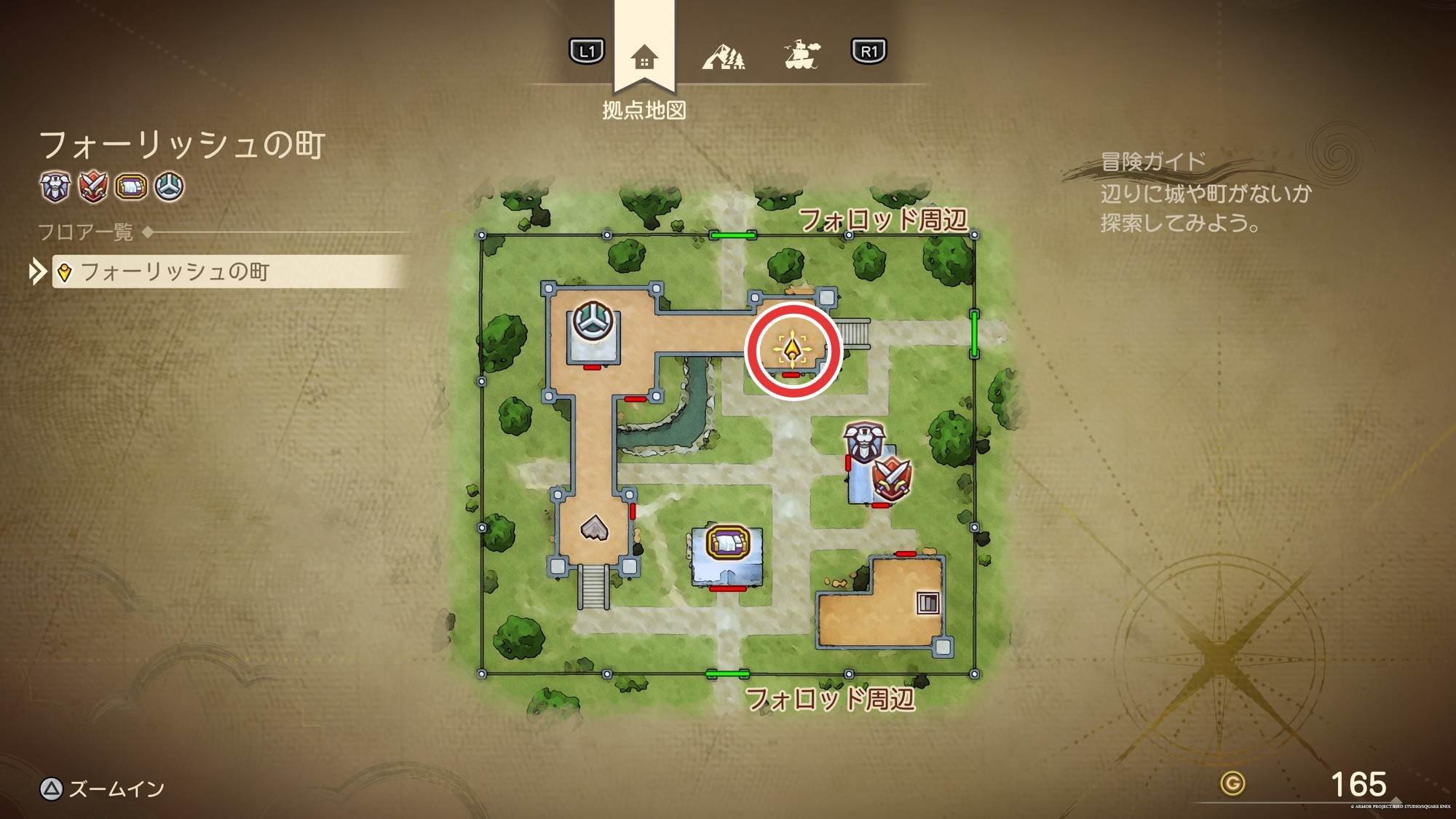Viewport: 1456px width, 819px height.
Task: Select フォーリッシュの町 in the floor list
Action: [x=175, y=272]
